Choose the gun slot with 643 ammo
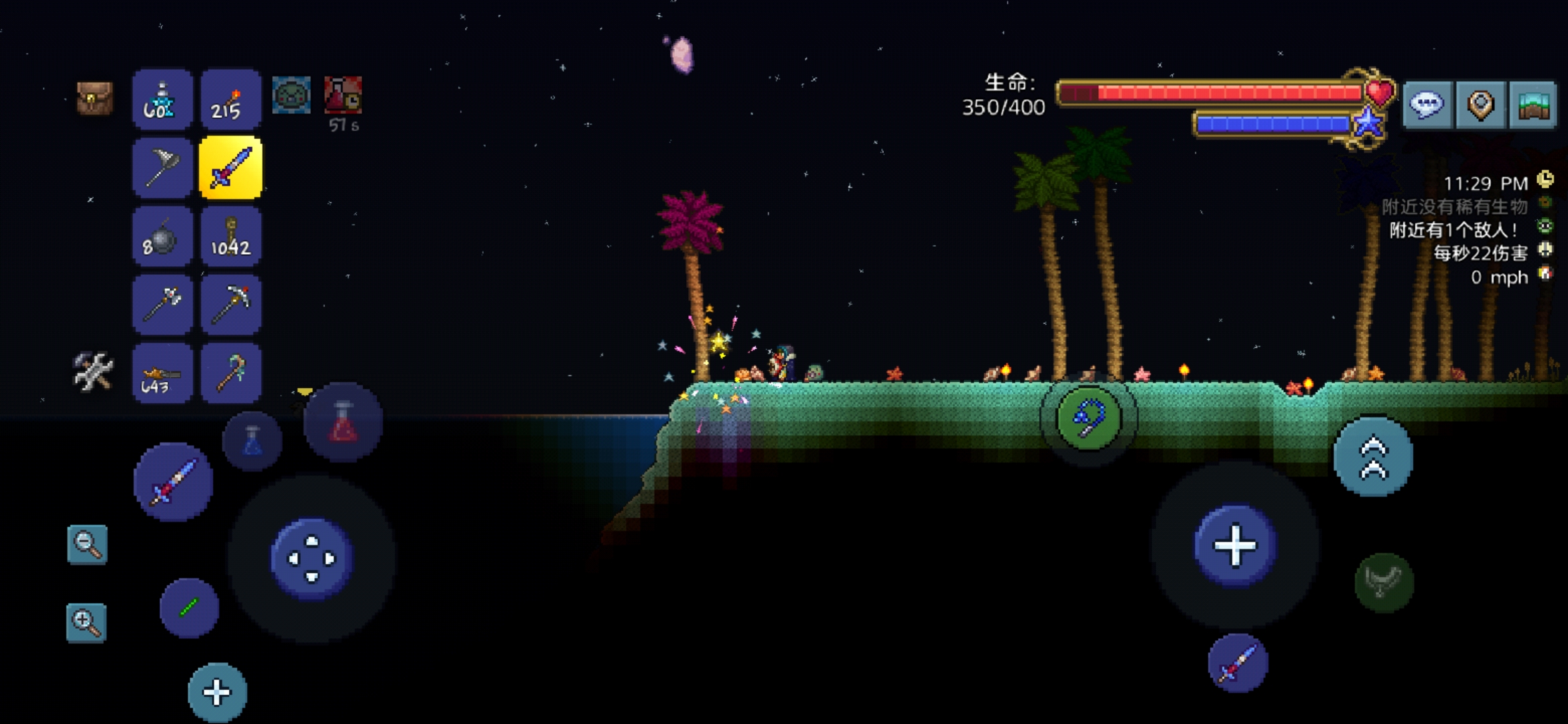This screenshot has height=724, width=1568. tap(162, 373)
